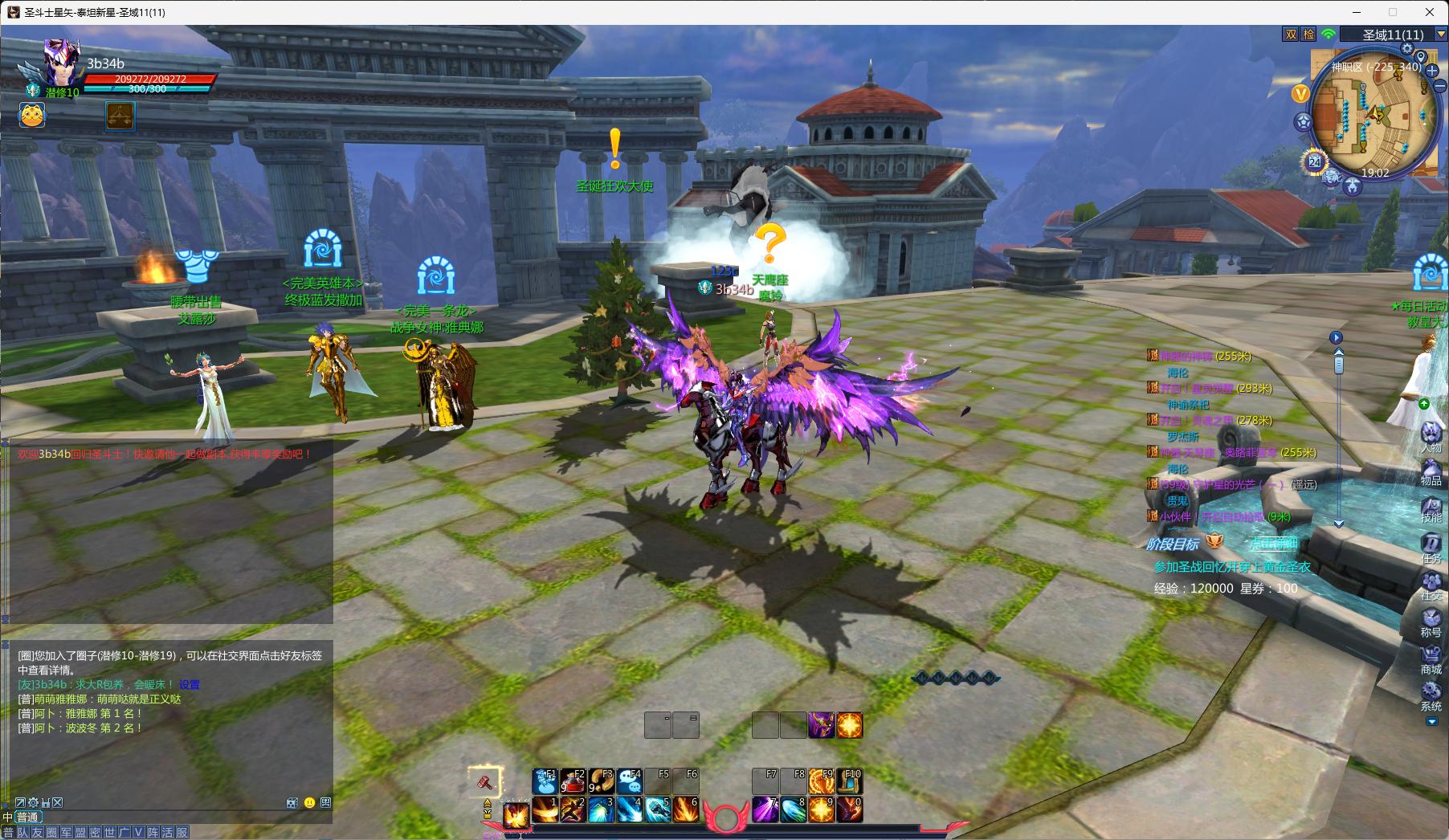The height and width of the screenshot is (840, 1449).
Task: Switch chat to the 队 team channel
Action: tap(22, 833)
